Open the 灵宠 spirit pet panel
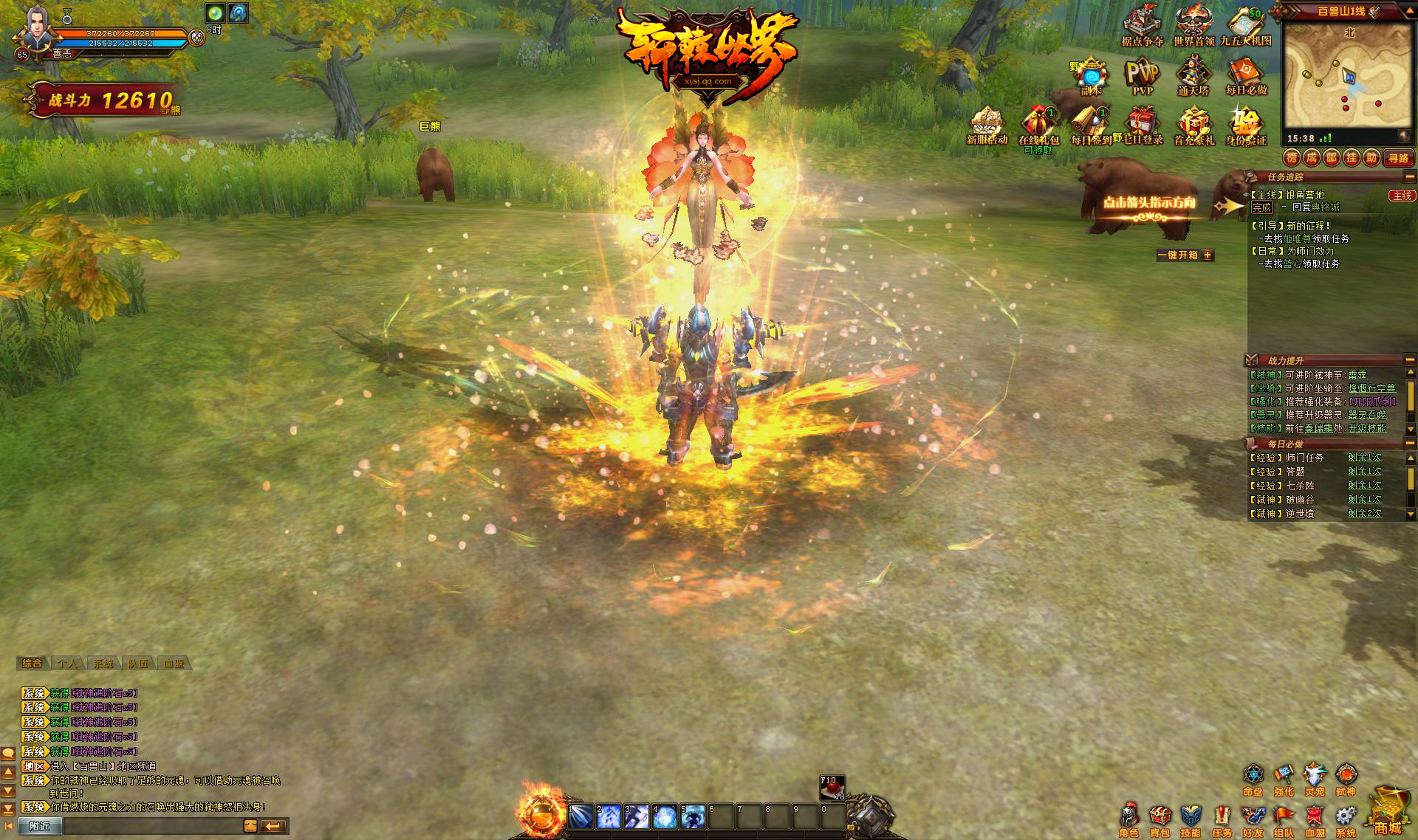 [x=1315, y=777]
